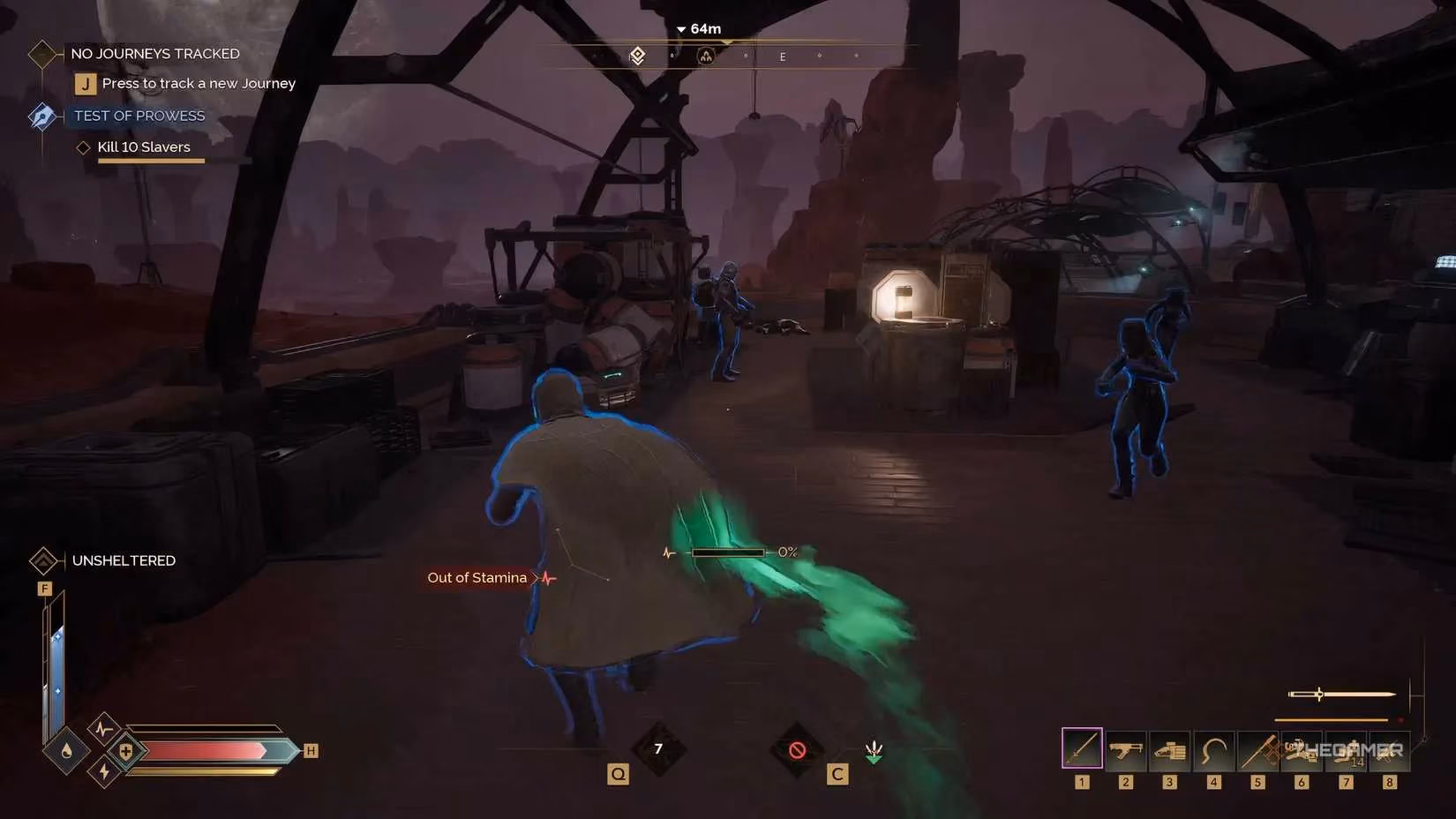Select the water droplet hydration icon
The width and height of the screenshot is (1456, 819).
(x=67, y=751)
